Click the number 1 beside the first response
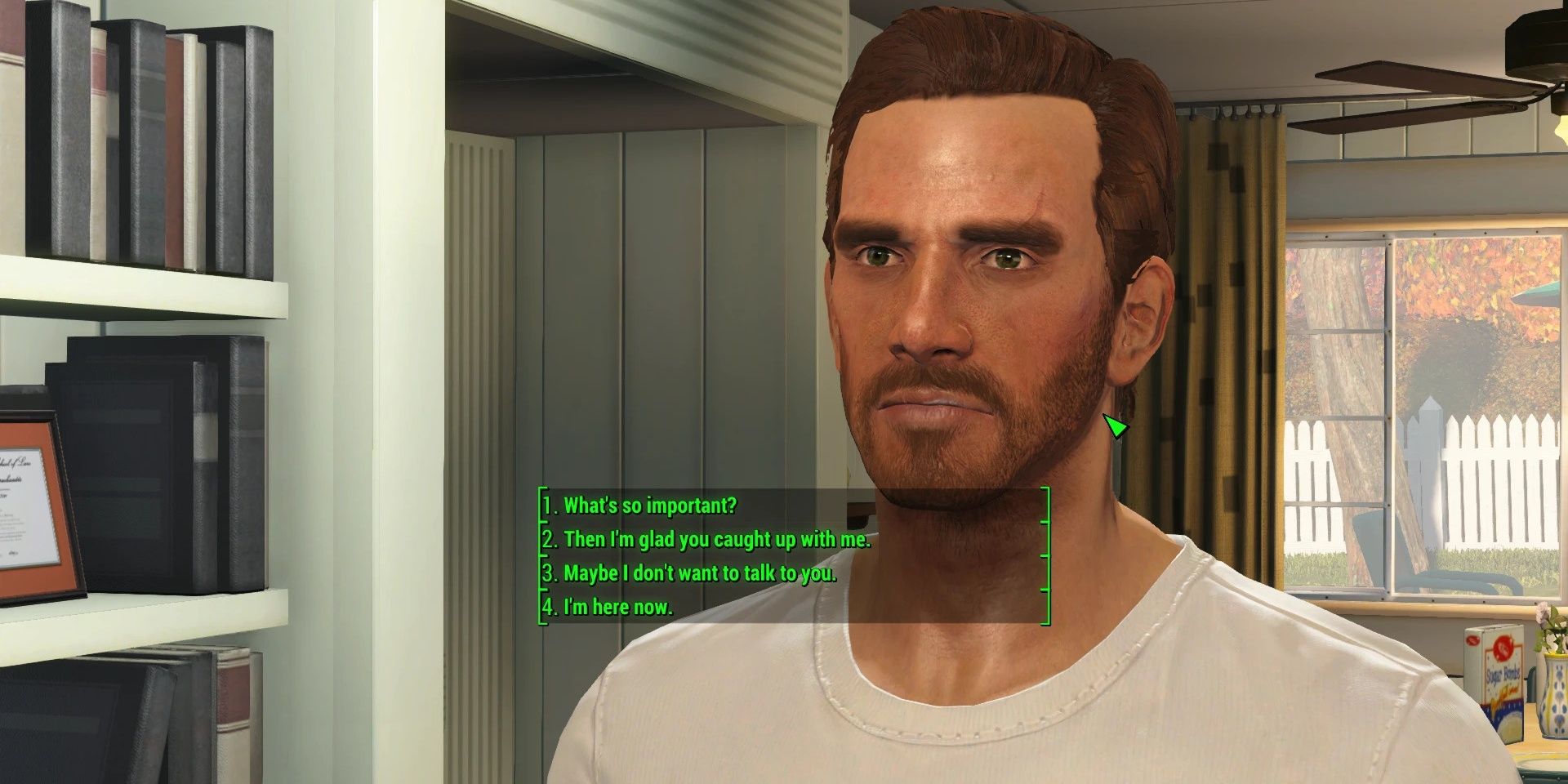This screenshot has width=1568, height=784. coord(550,506)
